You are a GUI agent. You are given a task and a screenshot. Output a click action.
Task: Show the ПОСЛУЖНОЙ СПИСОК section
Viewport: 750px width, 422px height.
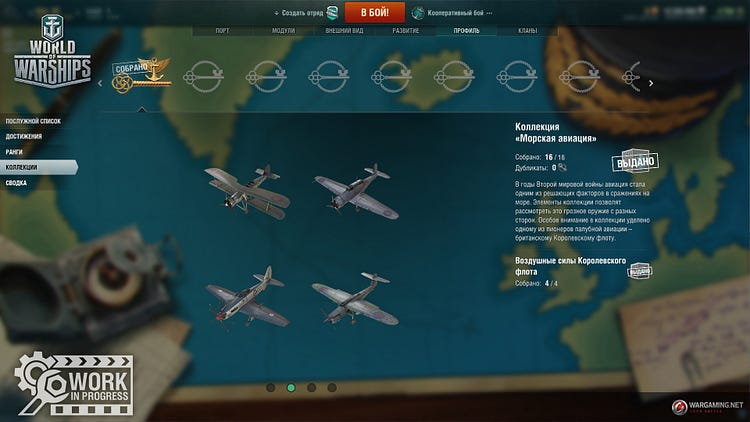pos(33,121)
